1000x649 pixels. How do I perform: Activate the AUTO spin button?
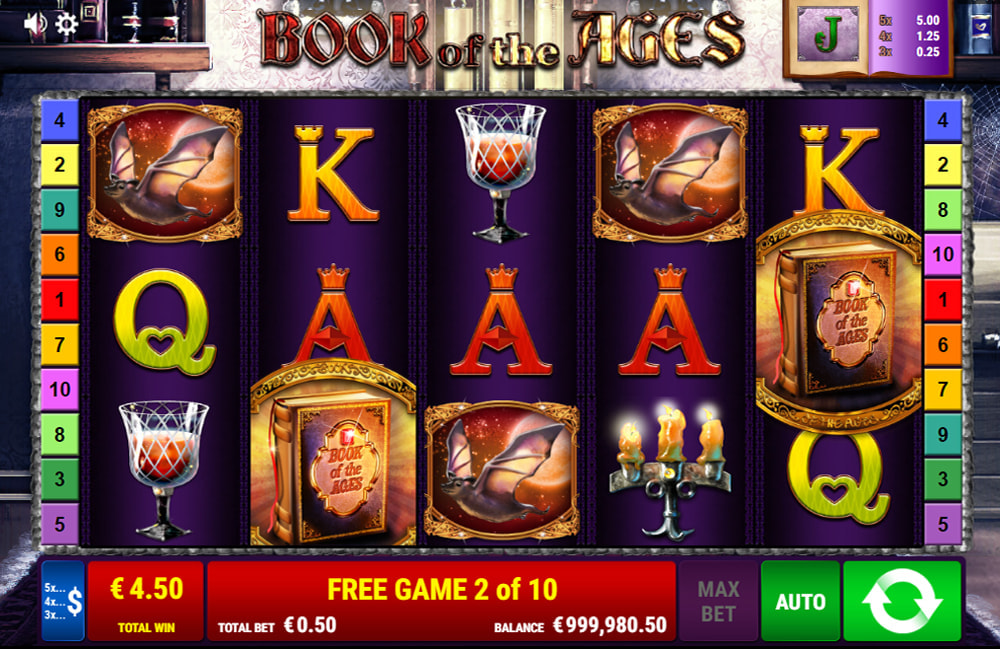pyautogui.click(x=800, y=601)
